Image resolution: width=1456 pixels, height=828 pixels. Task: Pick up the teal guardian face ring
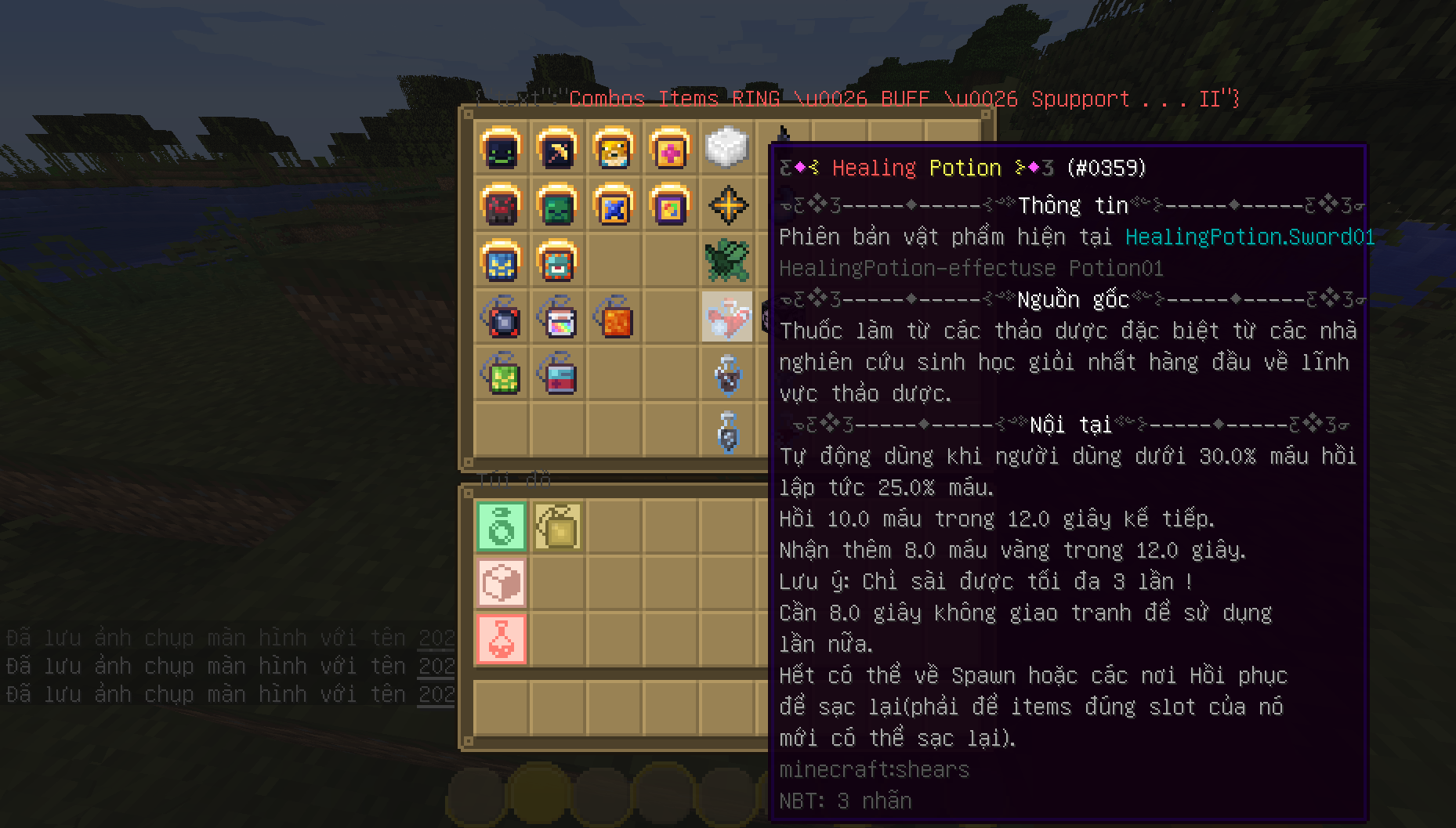(557, 262)
